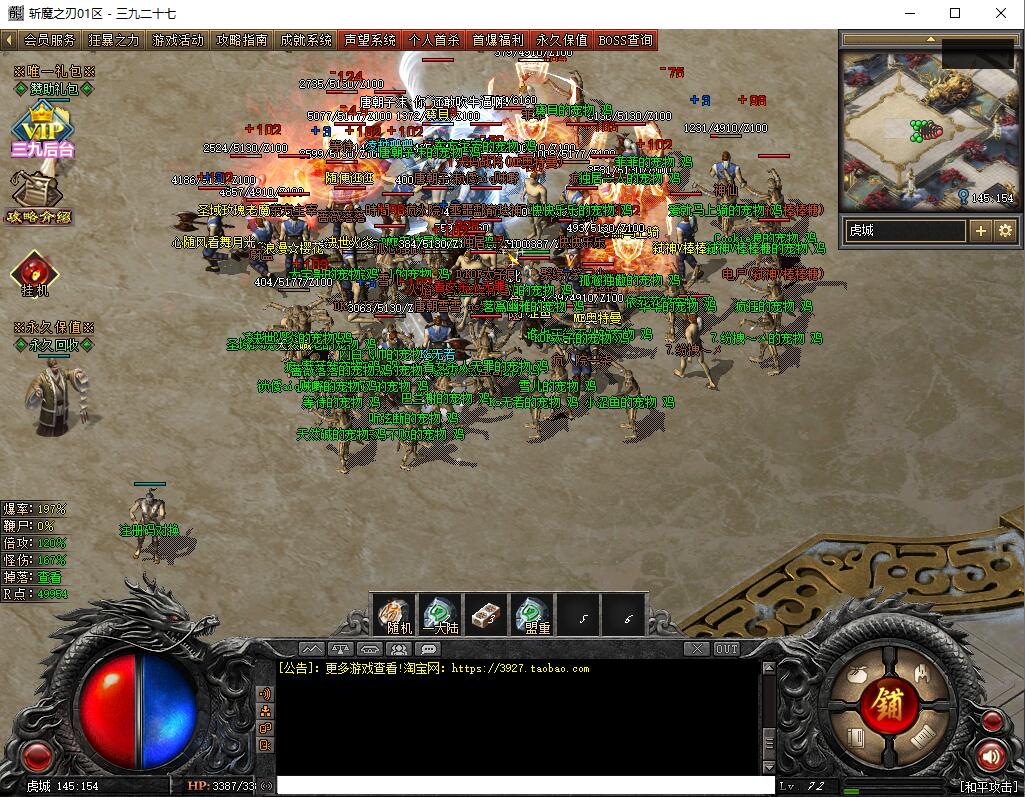Open the BOSS查询 menu

pos(625,41)
